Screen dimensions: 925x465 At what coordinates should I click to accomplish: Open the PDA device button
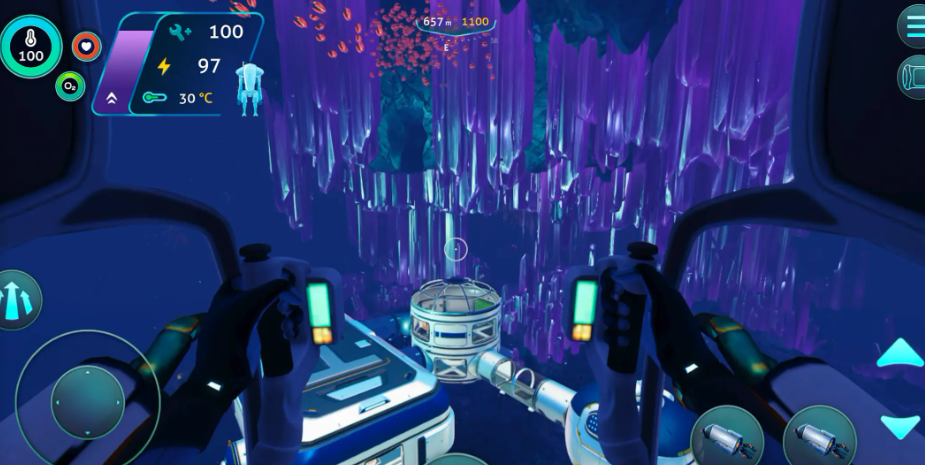(x=914, y=76)
